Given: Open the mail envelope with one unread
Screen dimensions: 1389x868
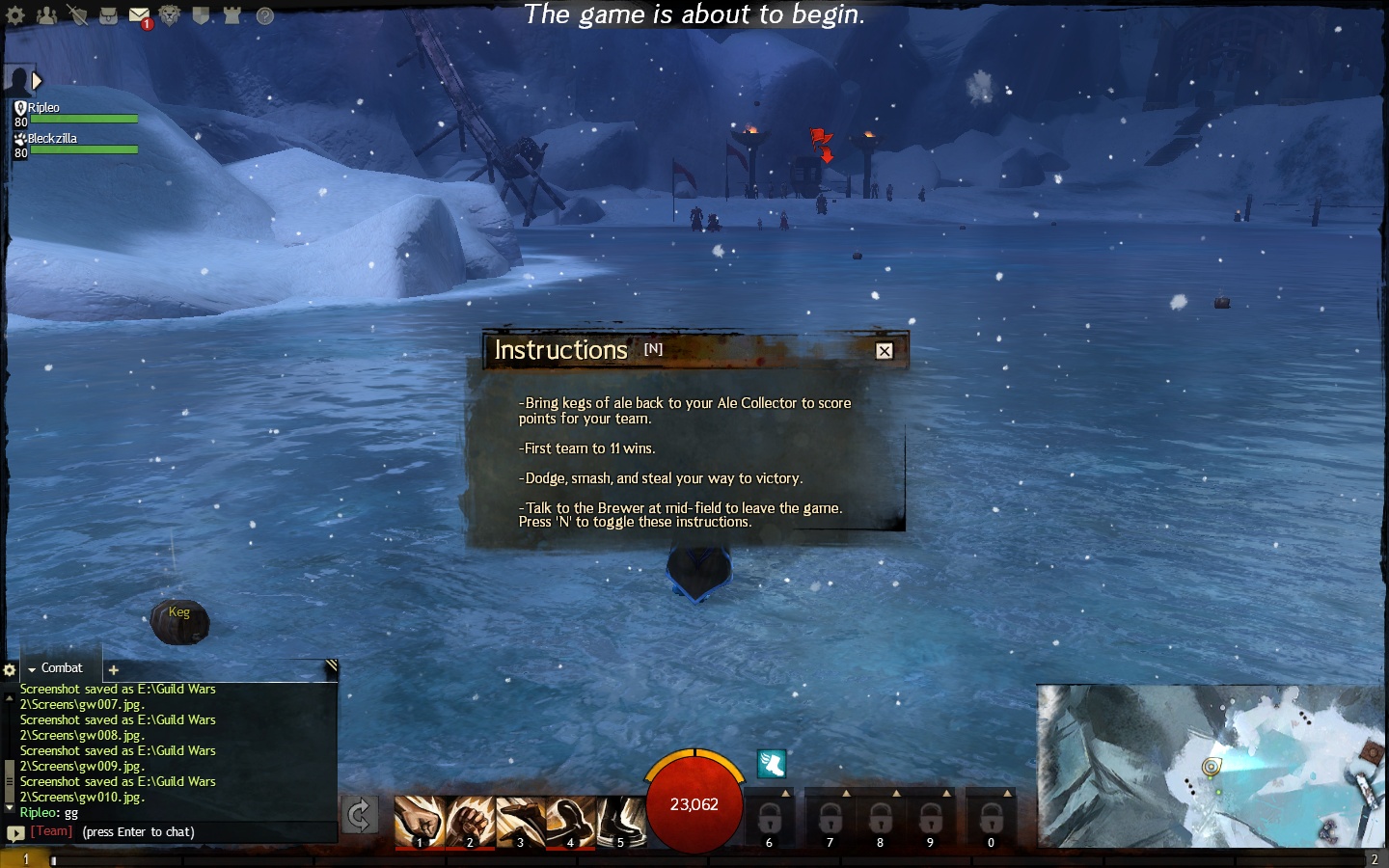Looking at the screenshot, I should coord(139,15).
